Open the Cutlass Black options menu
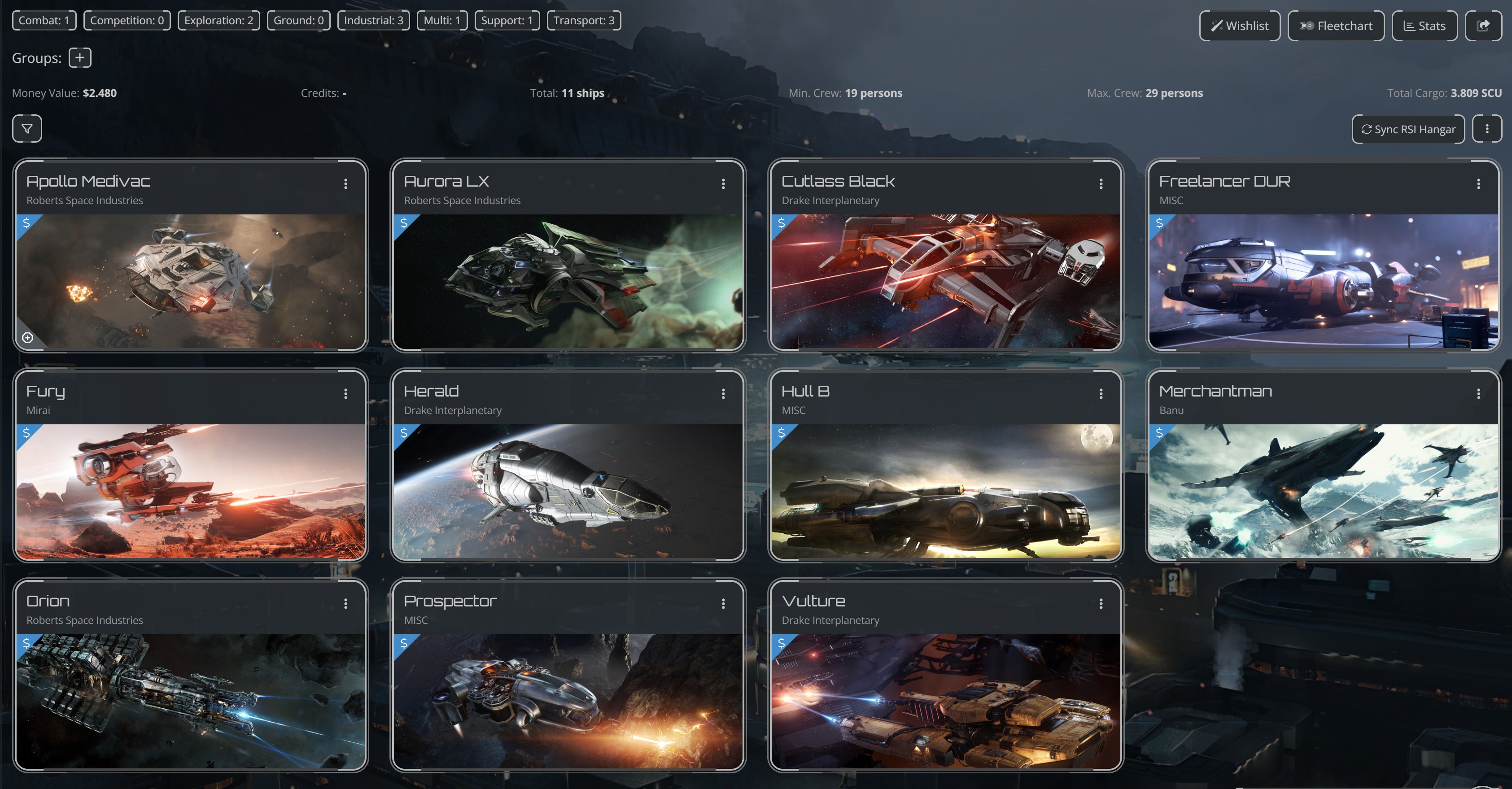Screen dimensions: 1512x789 [1100, 183]
